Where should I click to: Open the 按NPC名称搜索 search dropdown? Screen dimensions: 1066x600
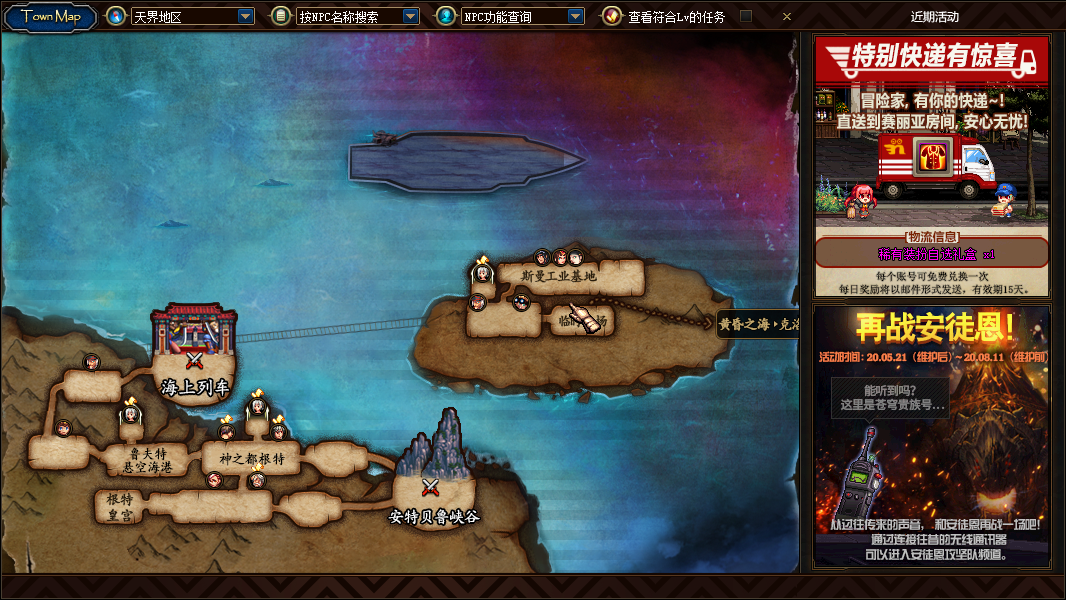410,16
